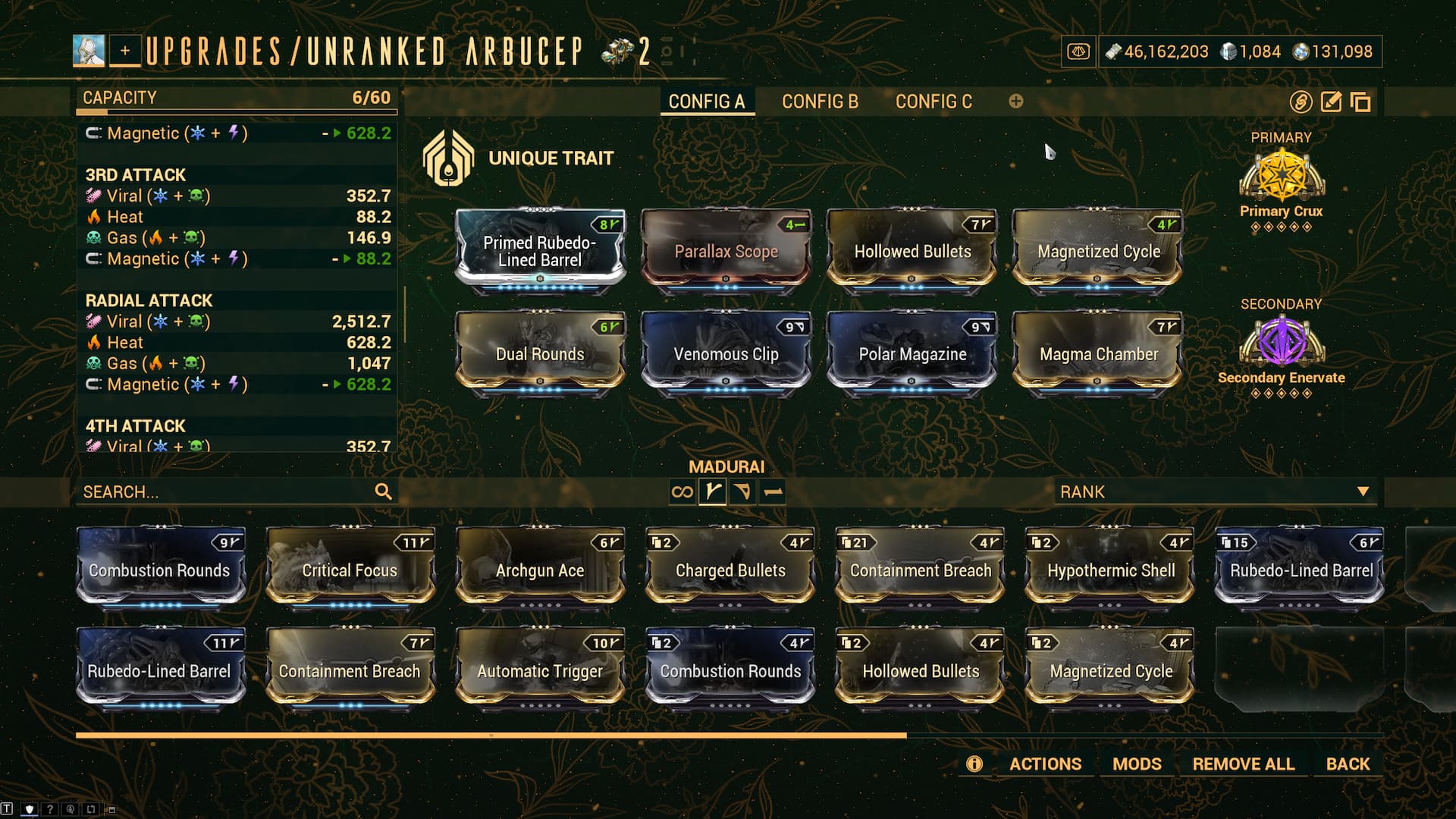Go Back from the upgrade screen
The width and height of the screenshot is (1456, 819).
1348,764
